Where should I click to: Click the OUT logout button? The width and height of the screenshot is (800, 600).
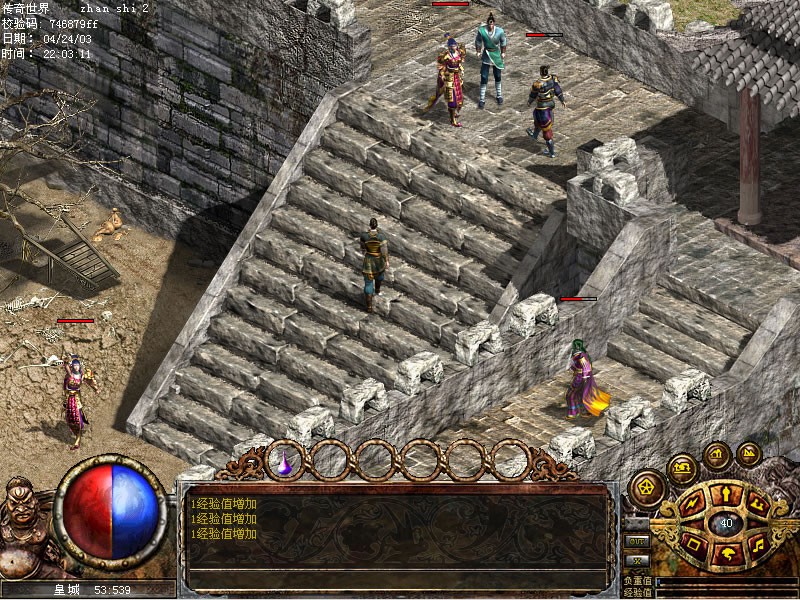634,541
